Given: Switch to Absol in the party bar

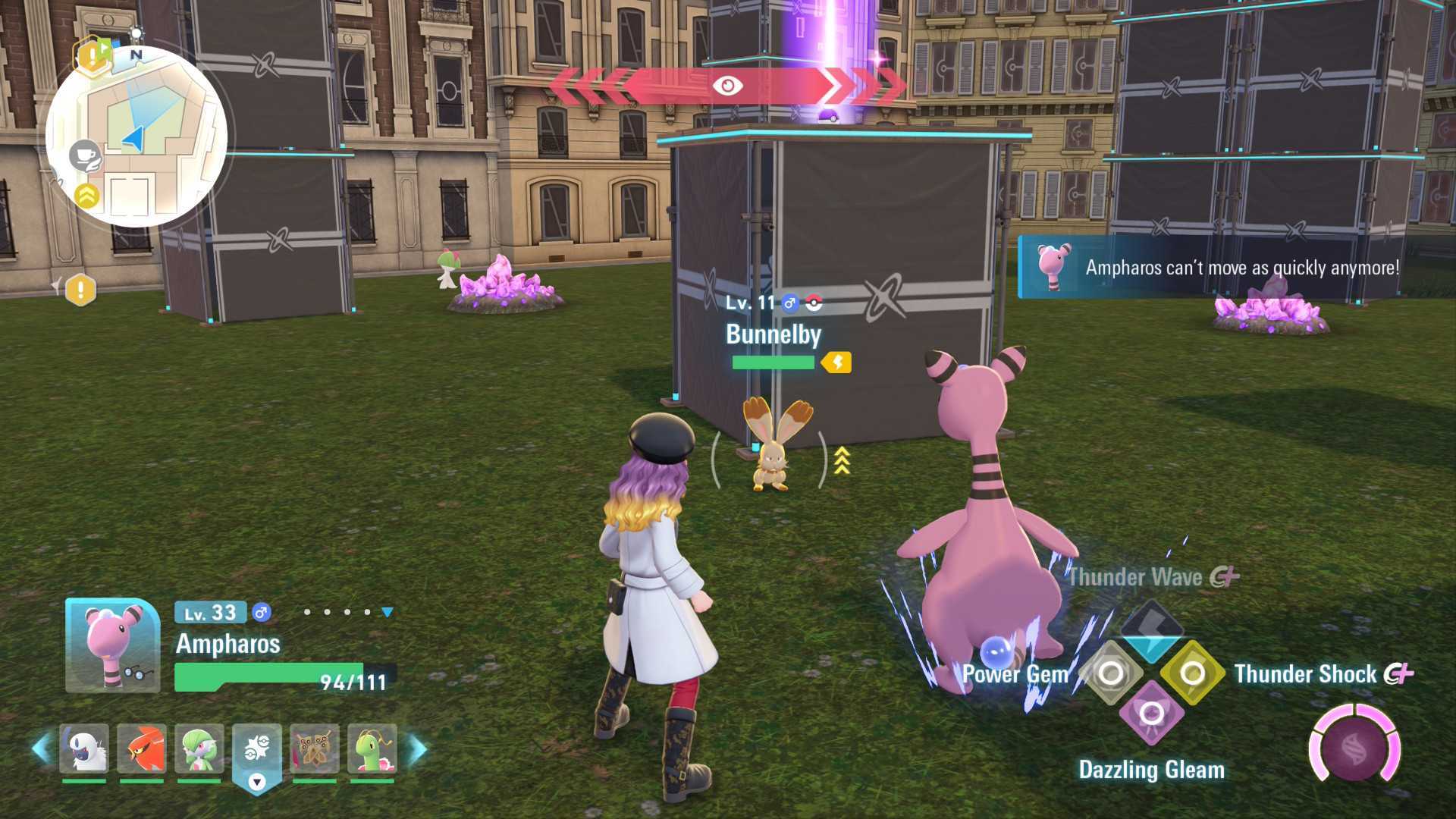Looking at the screenshot, I should [x=83, y=748].
